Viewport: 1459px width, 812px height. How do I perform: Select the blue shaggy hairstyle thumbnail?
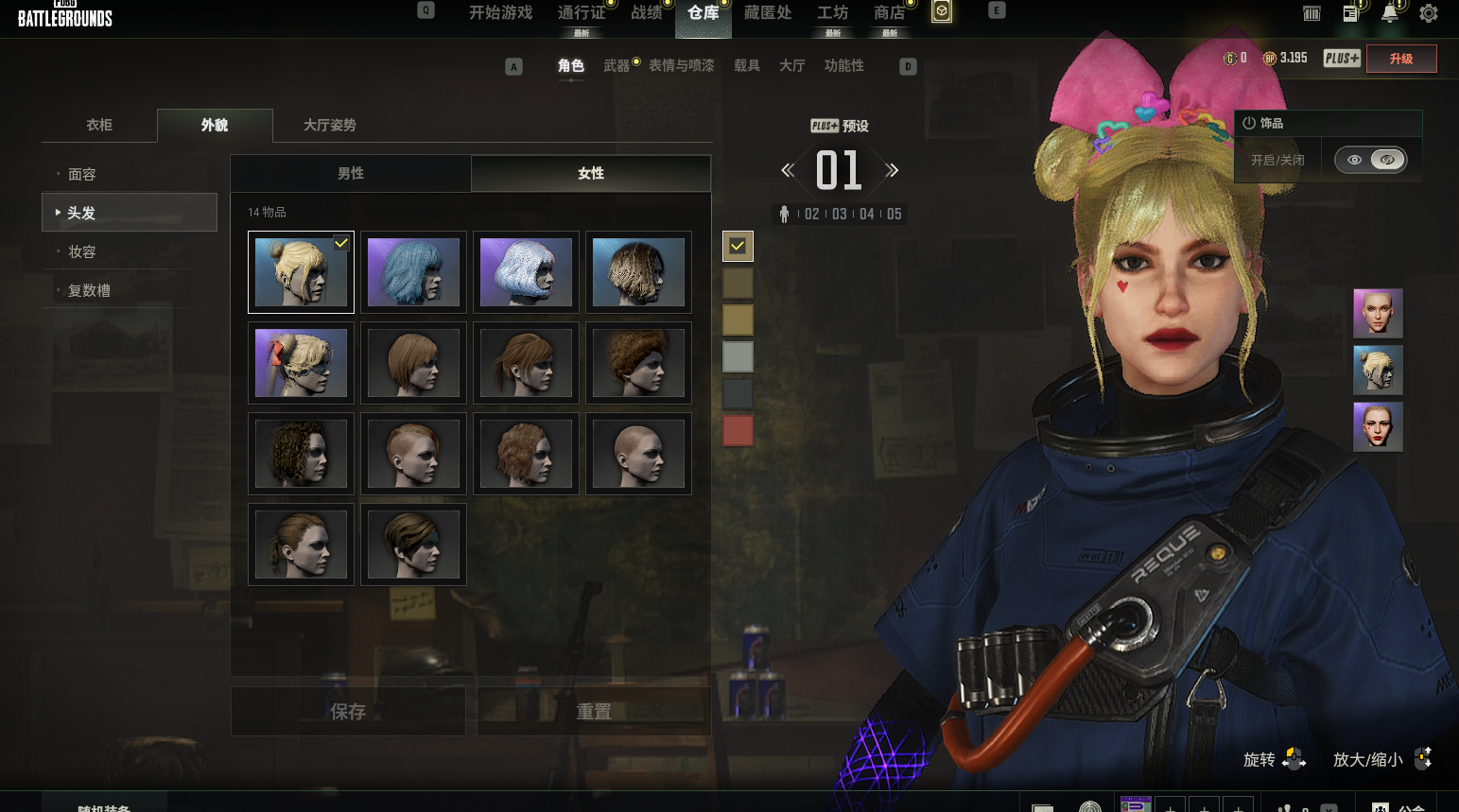point(413,272)
